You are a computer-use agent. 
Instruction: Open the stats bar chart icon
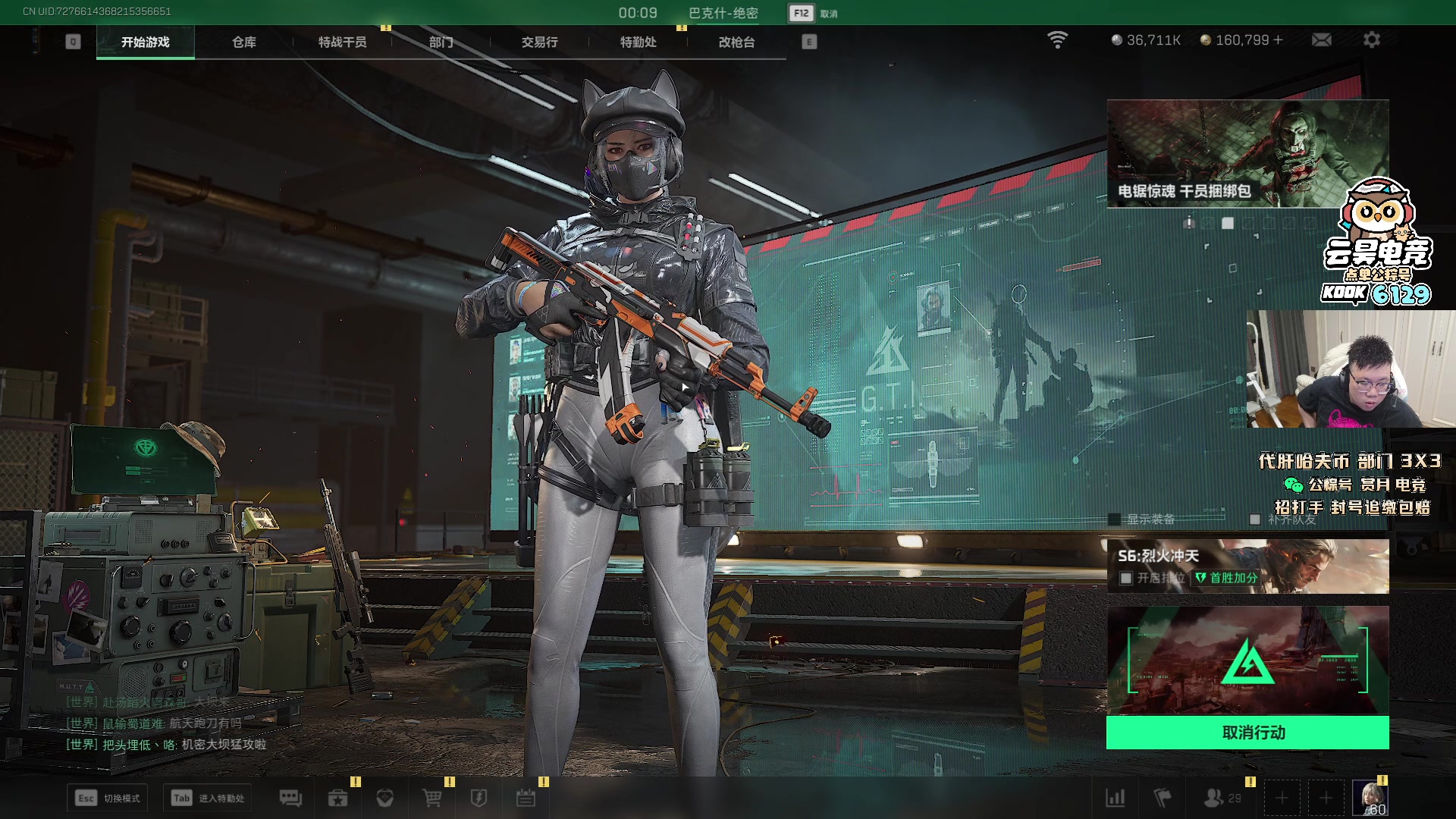click(x=1116, y=798)
